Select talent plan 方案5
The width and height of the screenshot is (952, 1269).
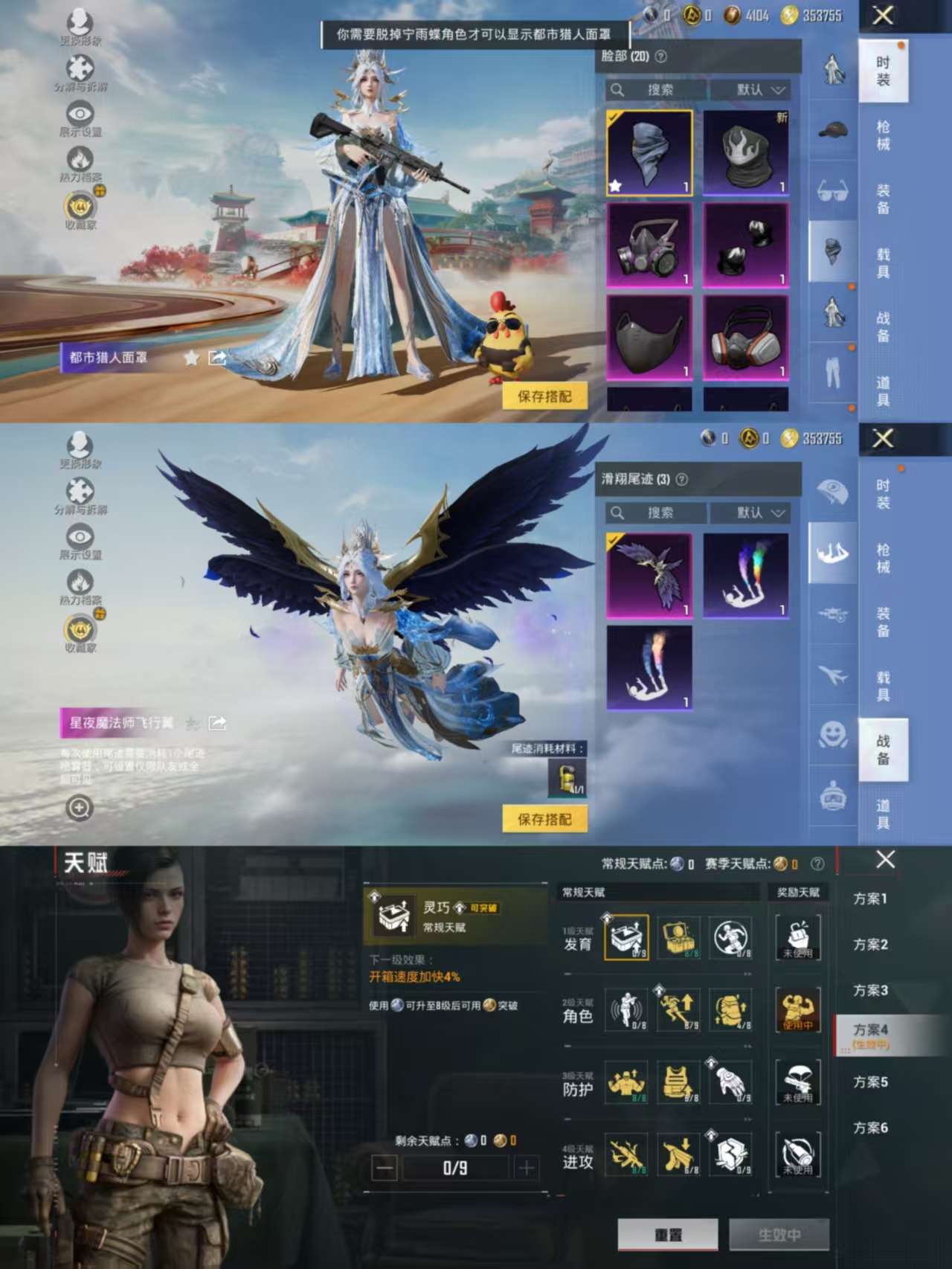coord(870,1082)
